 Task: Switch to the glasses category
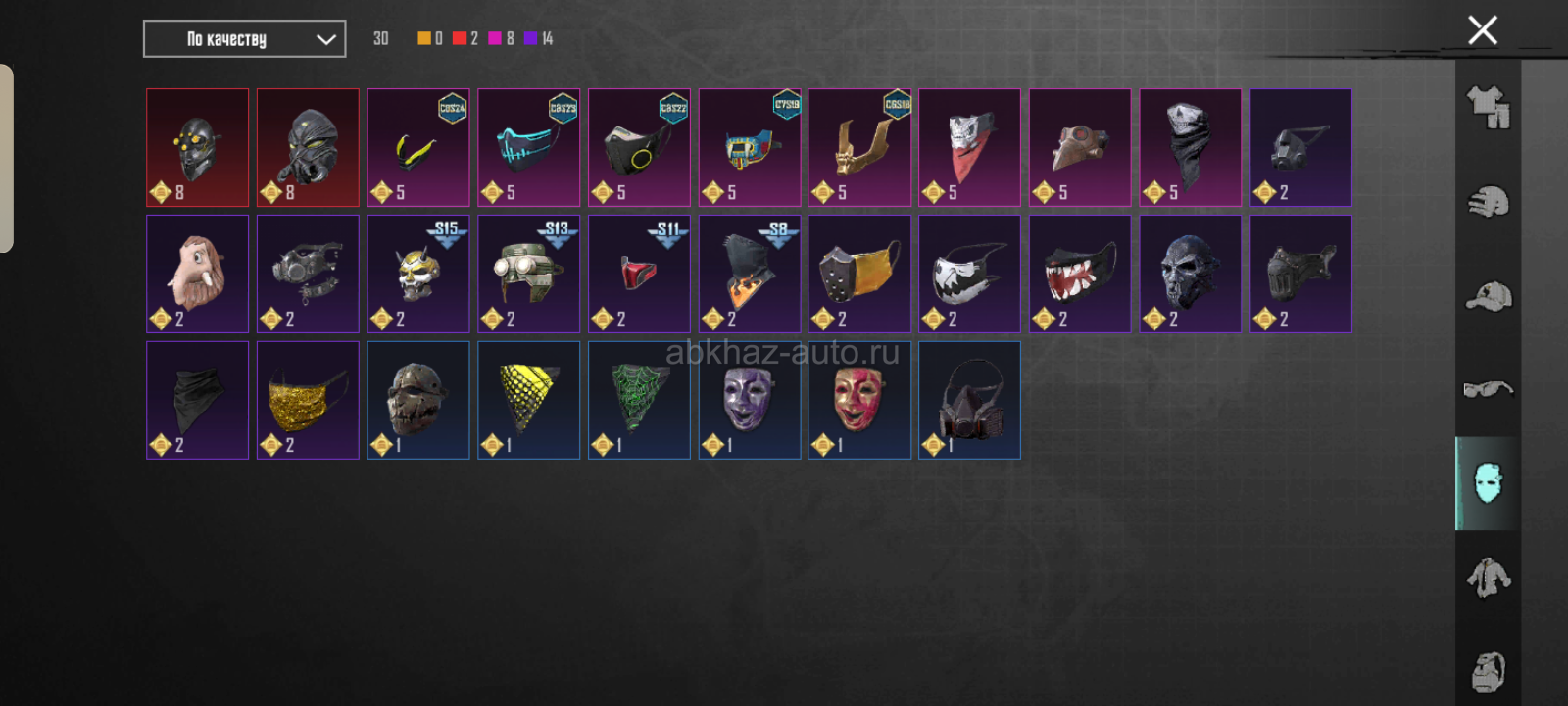(x=1488, y=389)
